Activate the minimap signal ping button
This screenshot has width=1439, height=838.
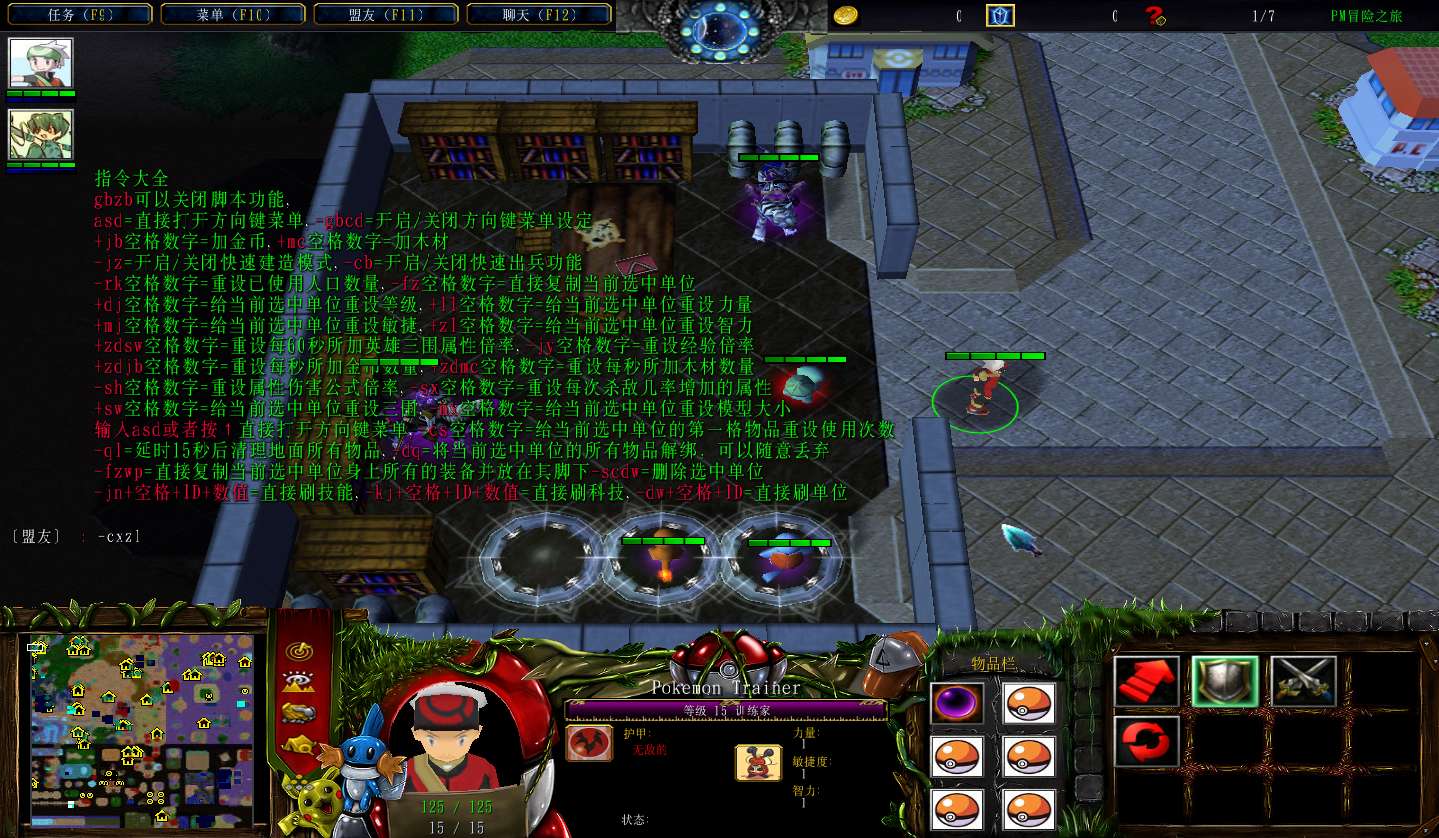point(297,650)
